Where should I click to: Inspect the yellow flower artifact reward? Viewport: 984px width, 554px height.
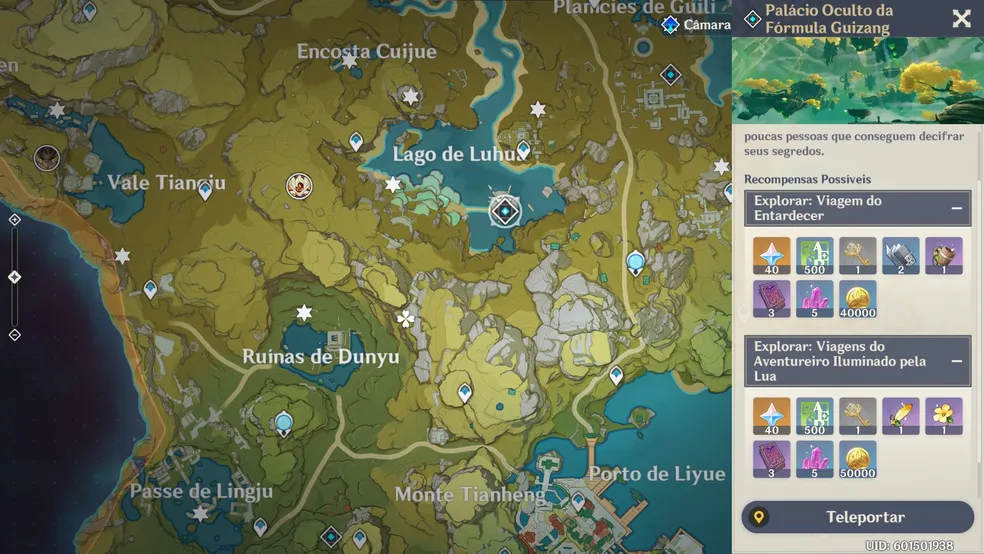click(x=943, y=416)
